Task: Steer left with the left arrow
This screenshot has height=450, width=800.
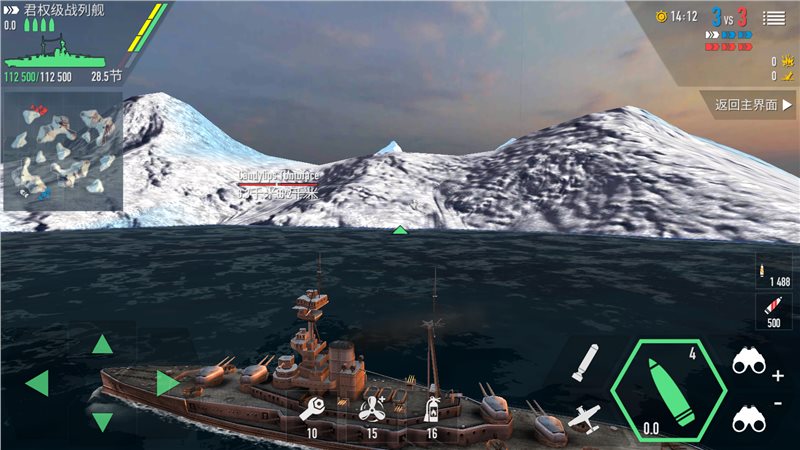Action: pos(37,383)
